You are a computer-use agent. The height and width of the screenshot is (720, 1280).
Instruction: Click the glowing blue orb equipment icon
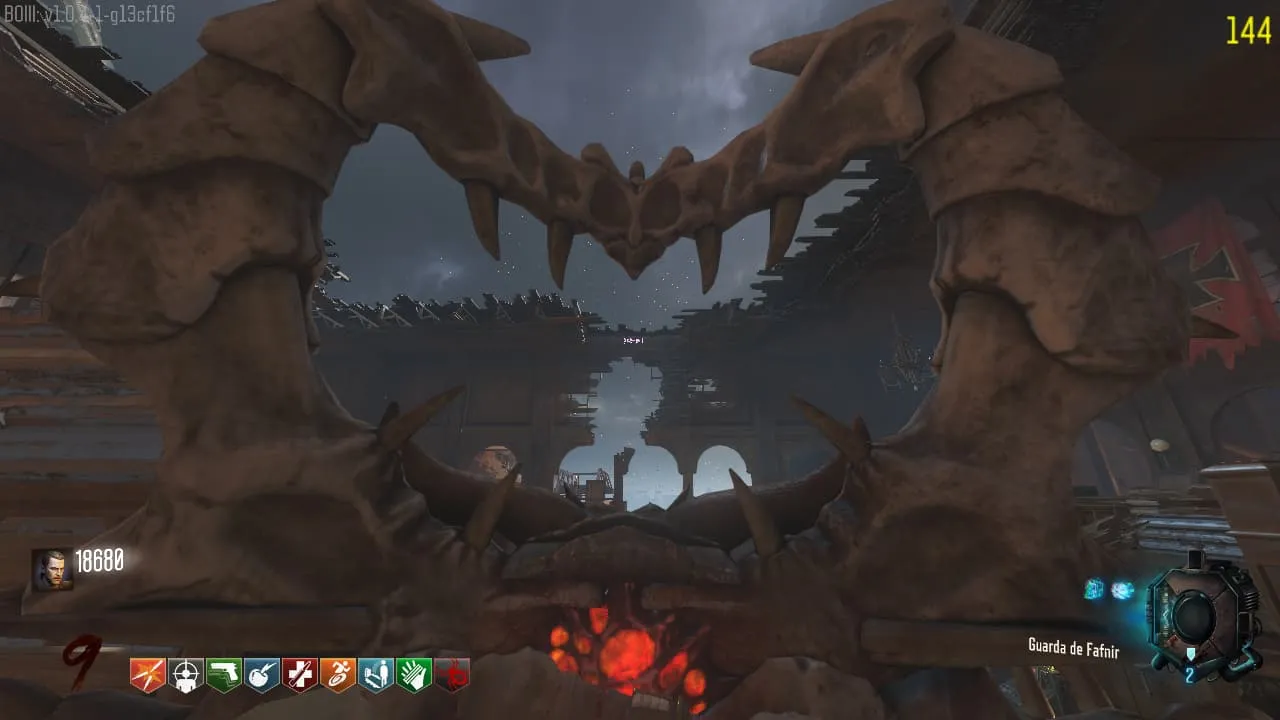click(1123, 590)
